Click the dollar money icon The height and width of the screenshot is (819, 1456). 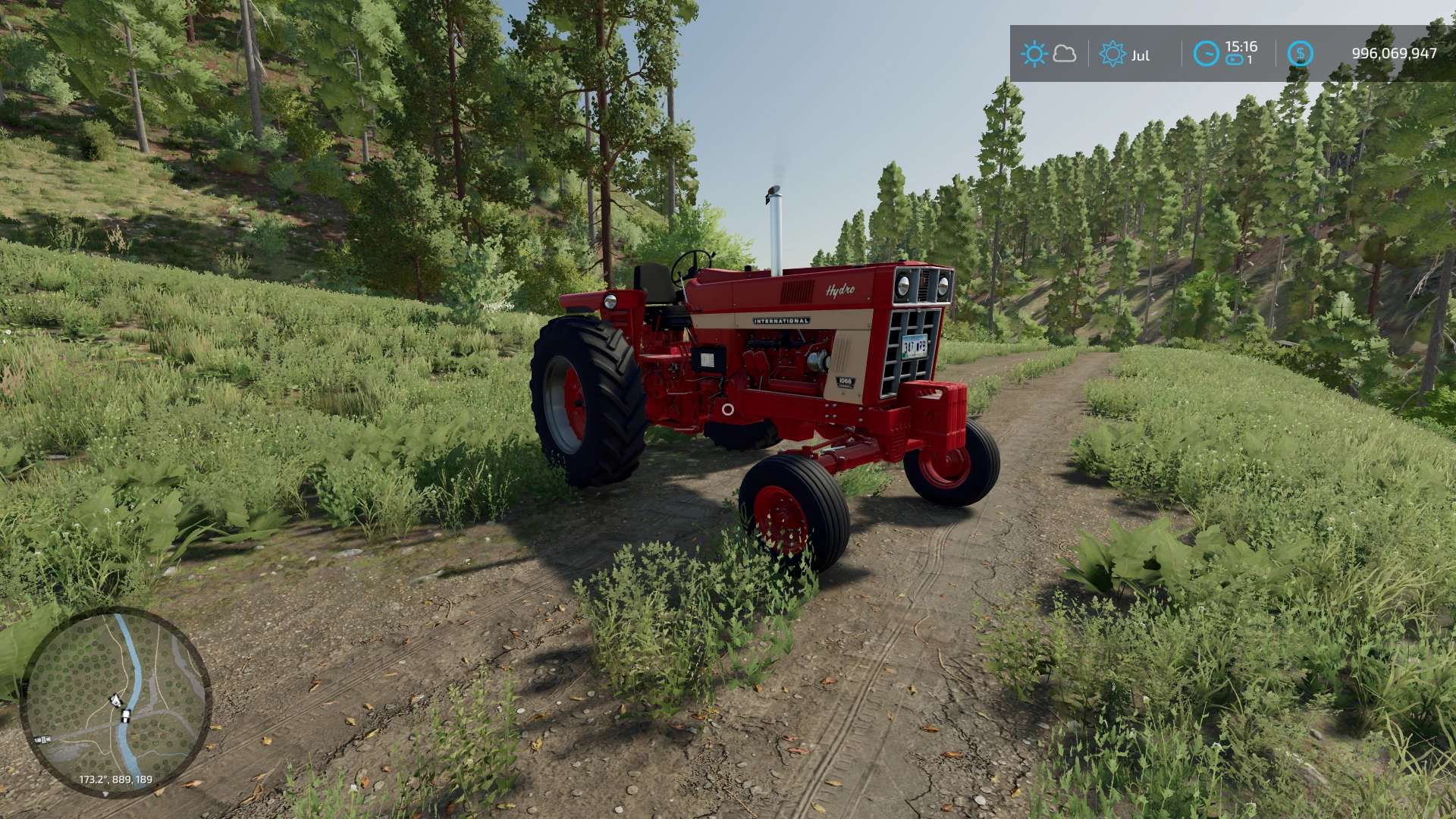click(1300, 54)
